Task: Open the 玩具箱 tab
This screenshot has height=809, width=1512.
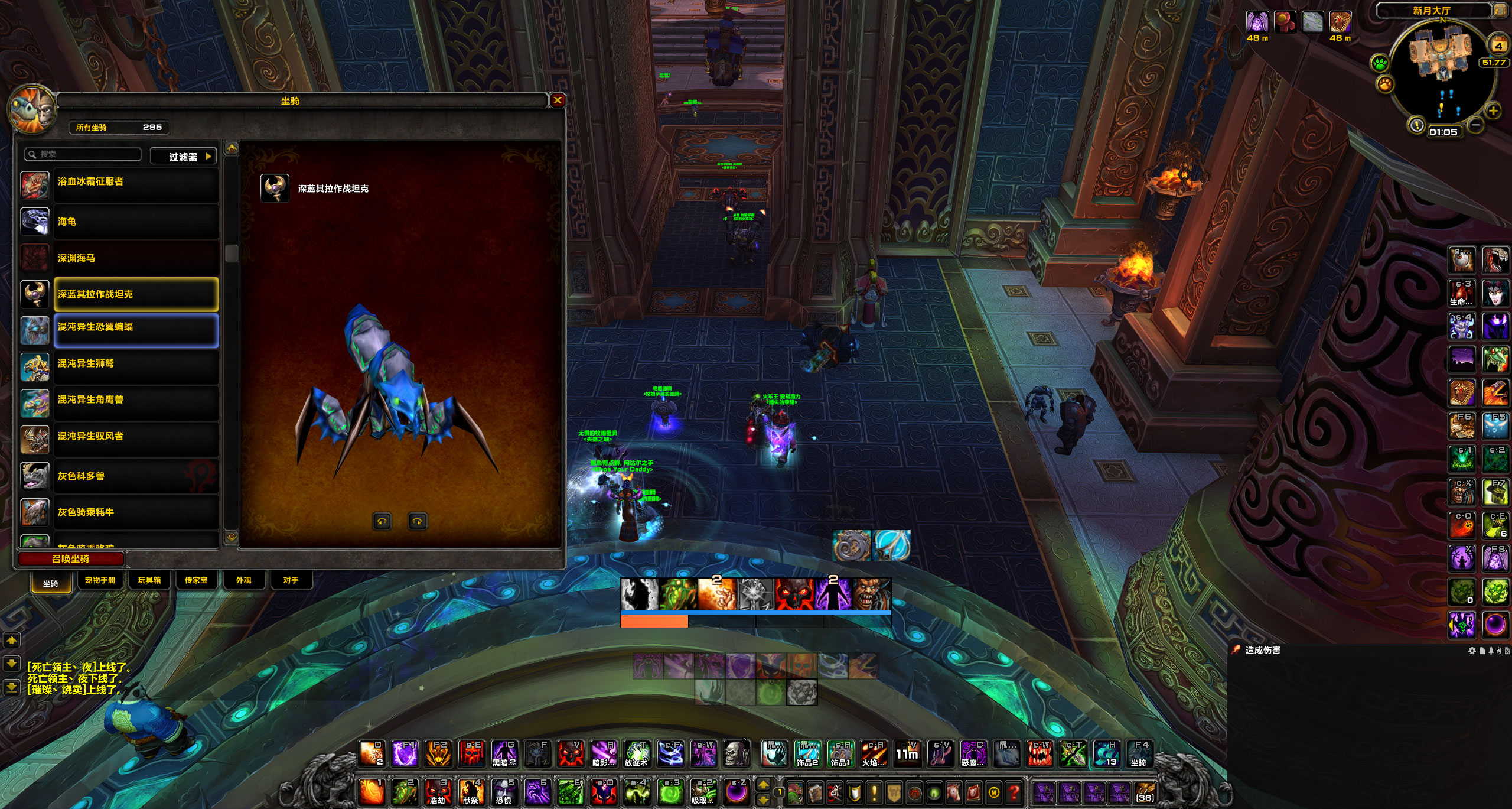Action: pyautogui.click(x=149, y=580)
